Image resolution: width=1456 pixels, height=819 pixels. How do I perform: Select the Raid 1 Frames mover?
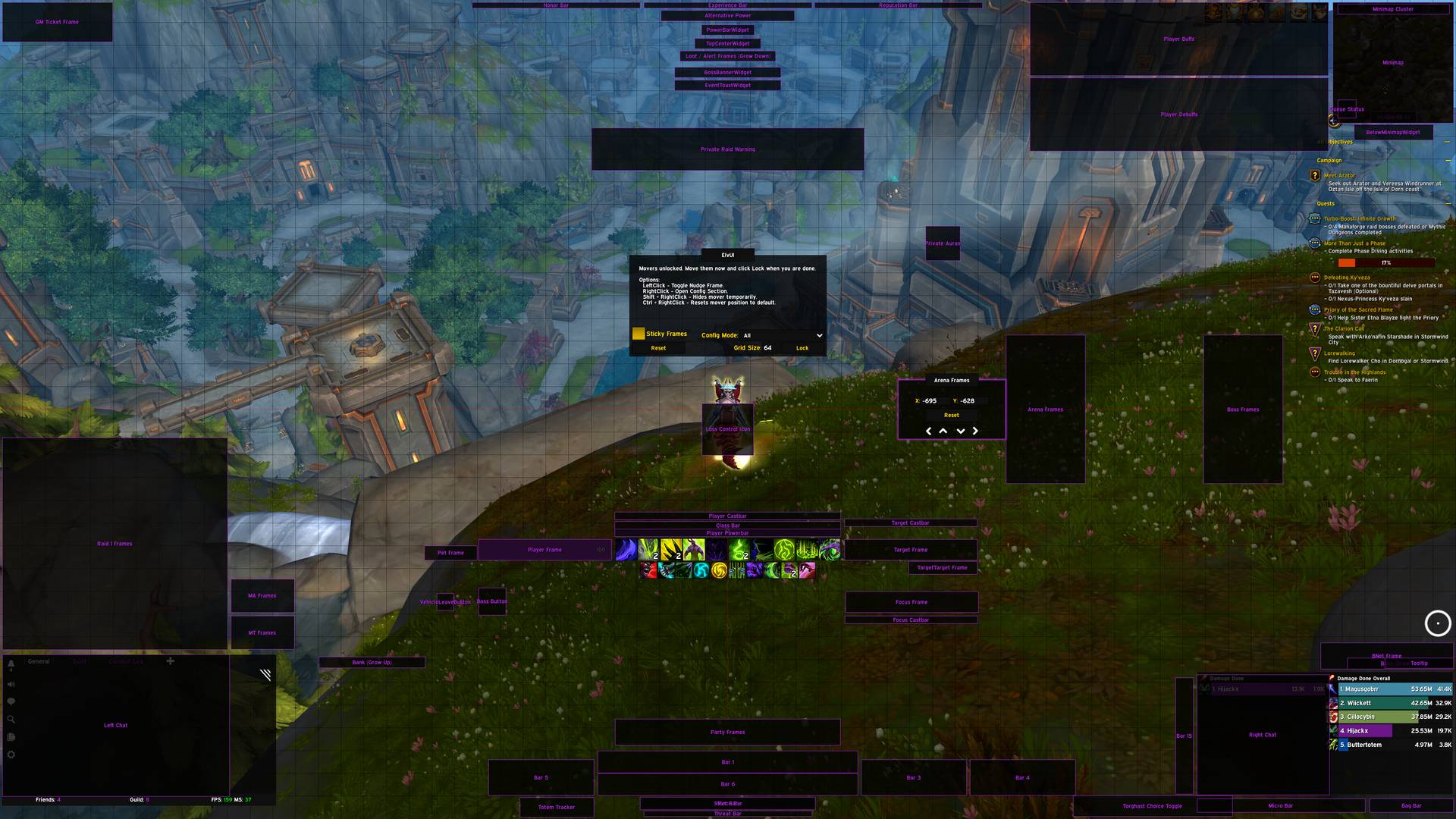[x=115, y=544]
